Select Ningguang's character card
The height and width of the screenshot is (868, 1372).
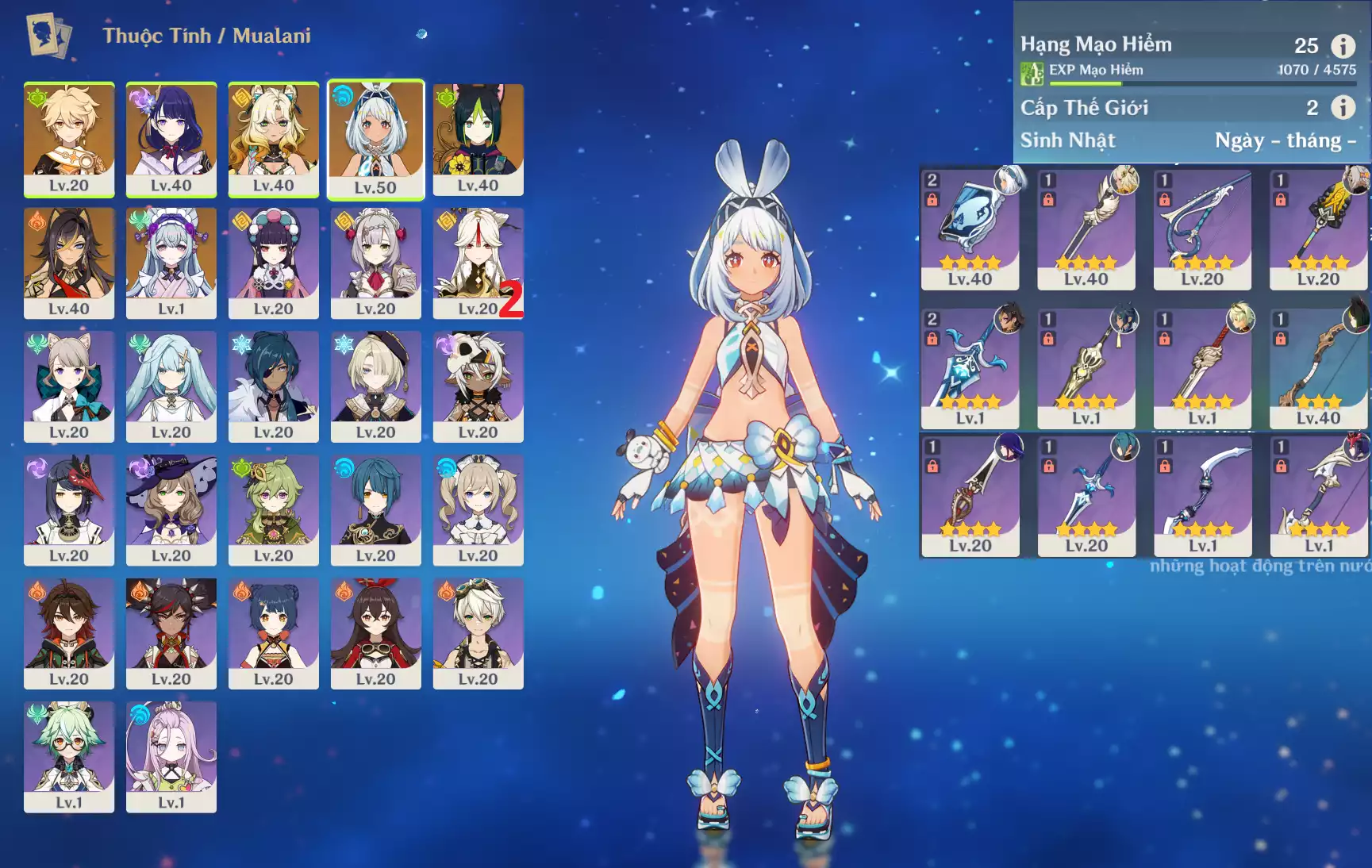click(x=478, y=263)
